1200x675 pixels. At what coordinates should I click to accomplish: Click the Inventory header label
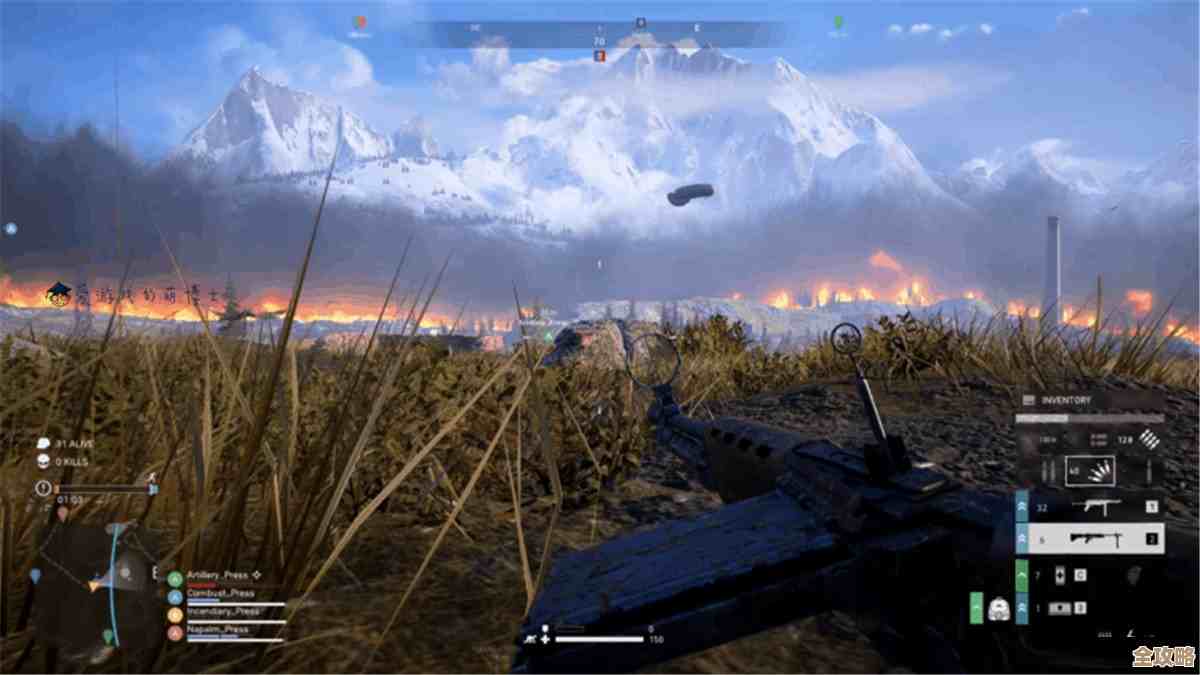click(1066, 400)
